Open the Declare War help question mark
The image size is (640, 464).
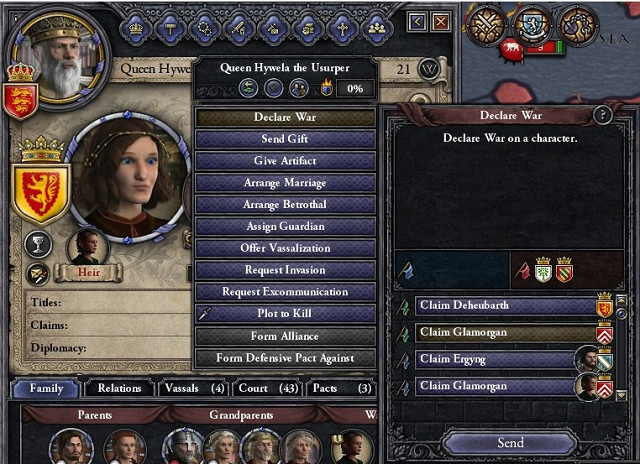click(602, 115)
